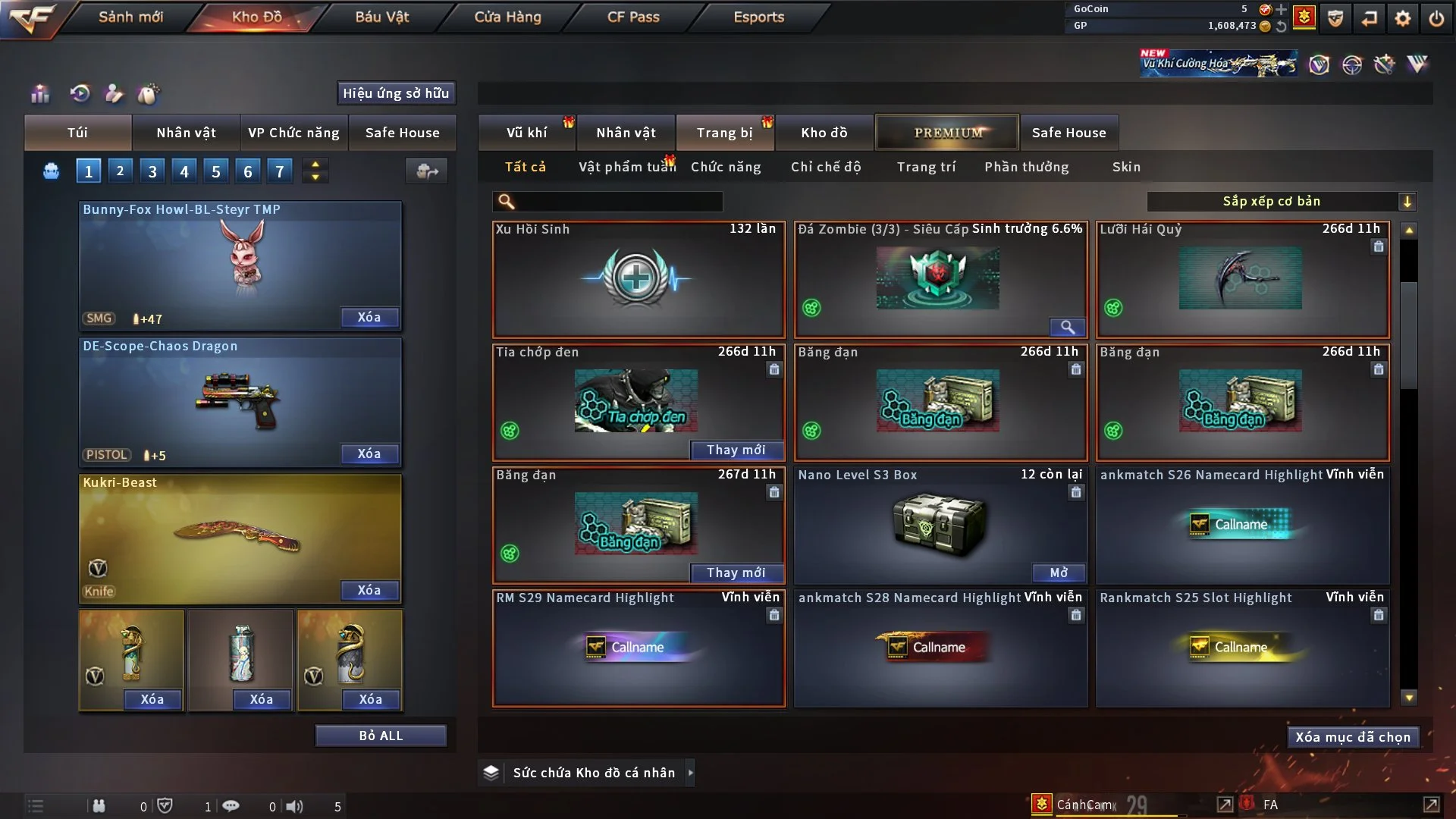Switch to bag slot number 3
Image resolution: width=1456 pixels, height=819 pixels.
coord(152,171)
